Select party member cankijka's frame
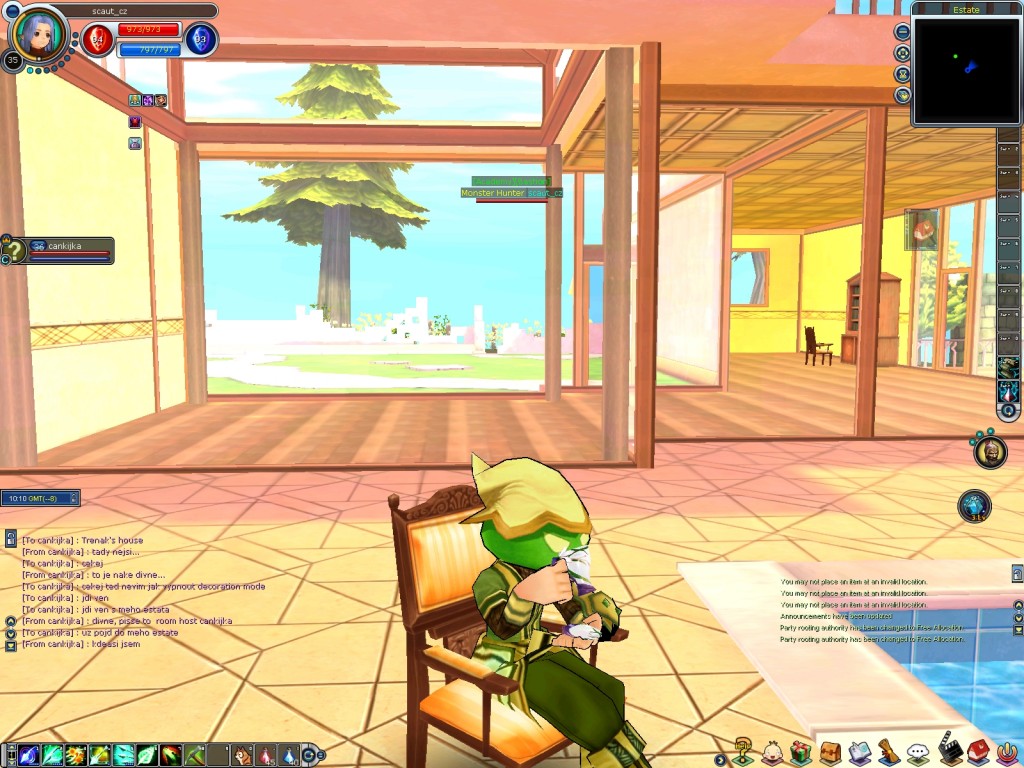 pyautogui.click(x=70, y=250)
